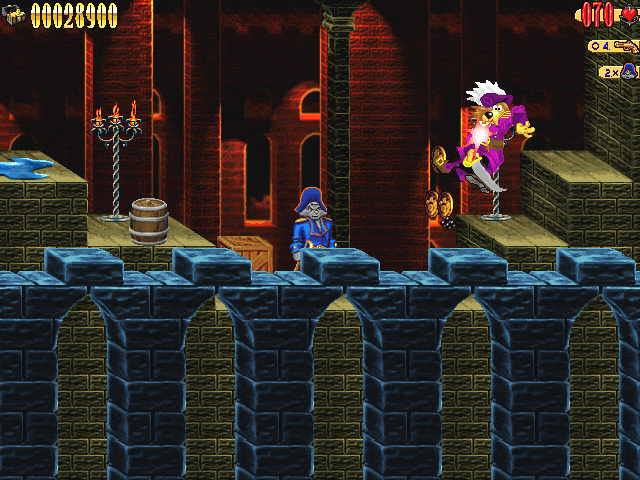The image size is (640, 480).
Task: Click the Claw head lives icon
Action: [x=629, y=71]
